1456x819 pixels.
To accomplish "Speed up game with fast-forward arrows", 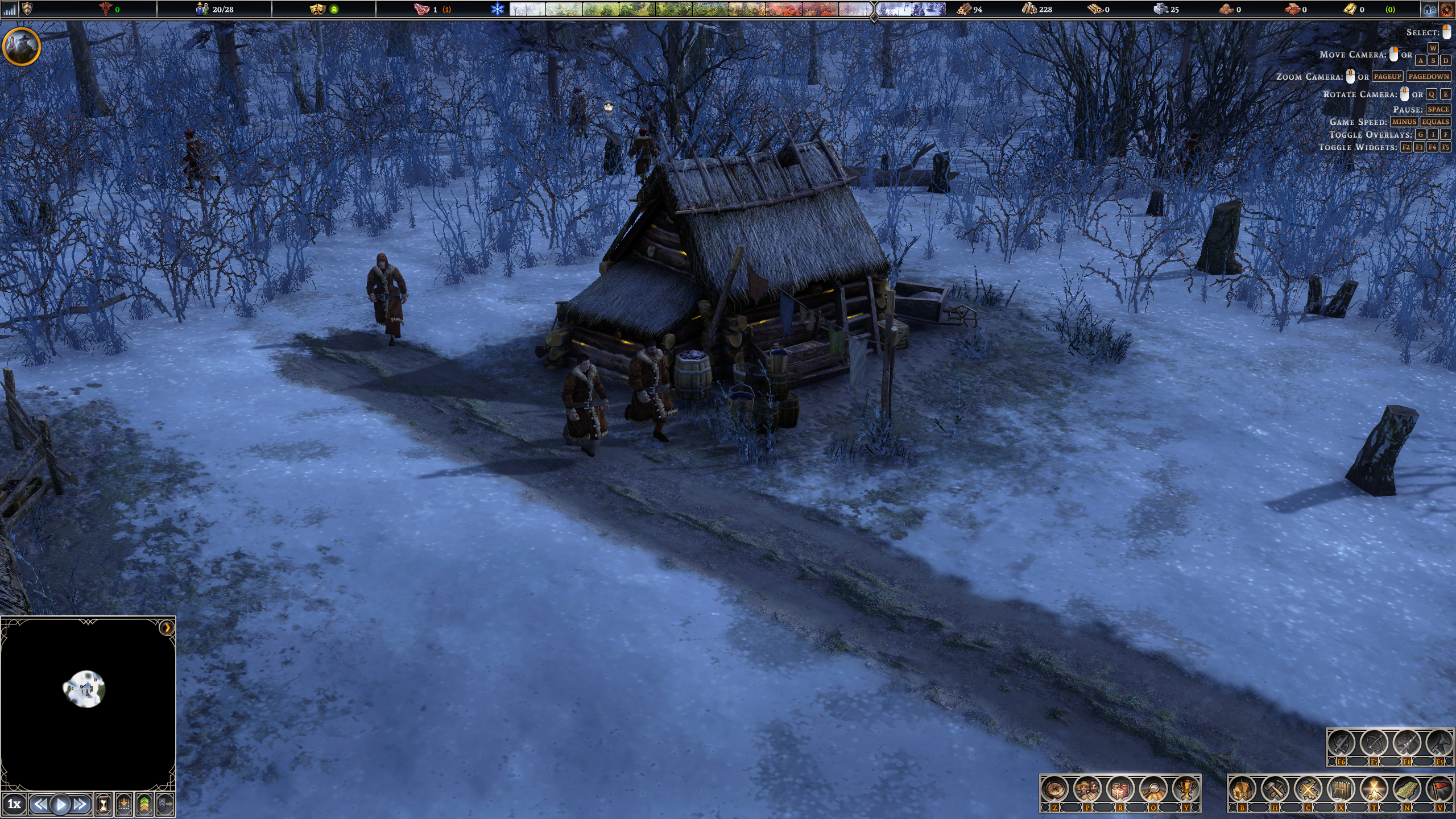I will click(81, 804).
